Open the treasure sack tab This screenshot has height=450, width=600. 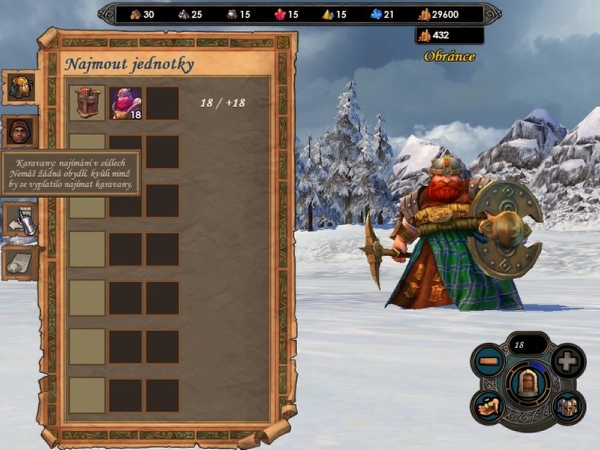coord(21,87)
